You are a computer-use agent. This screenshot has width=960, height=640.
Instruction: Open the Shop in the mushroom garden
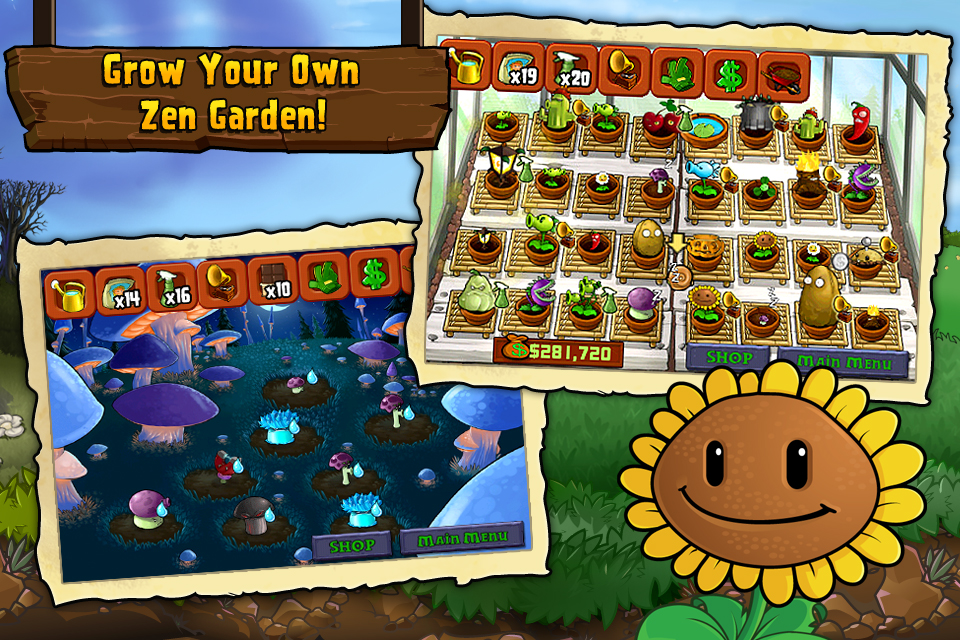353,546
